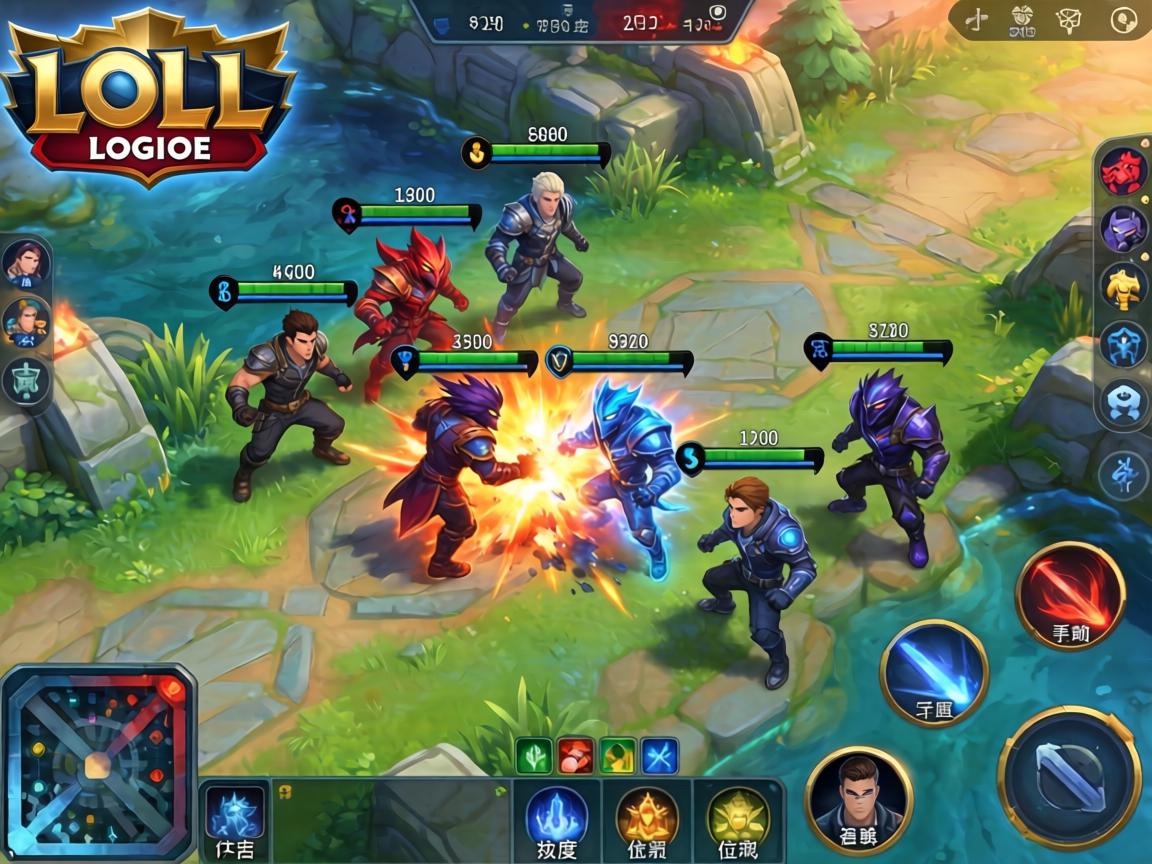
Task: Open the minimap
Action: 97,764
